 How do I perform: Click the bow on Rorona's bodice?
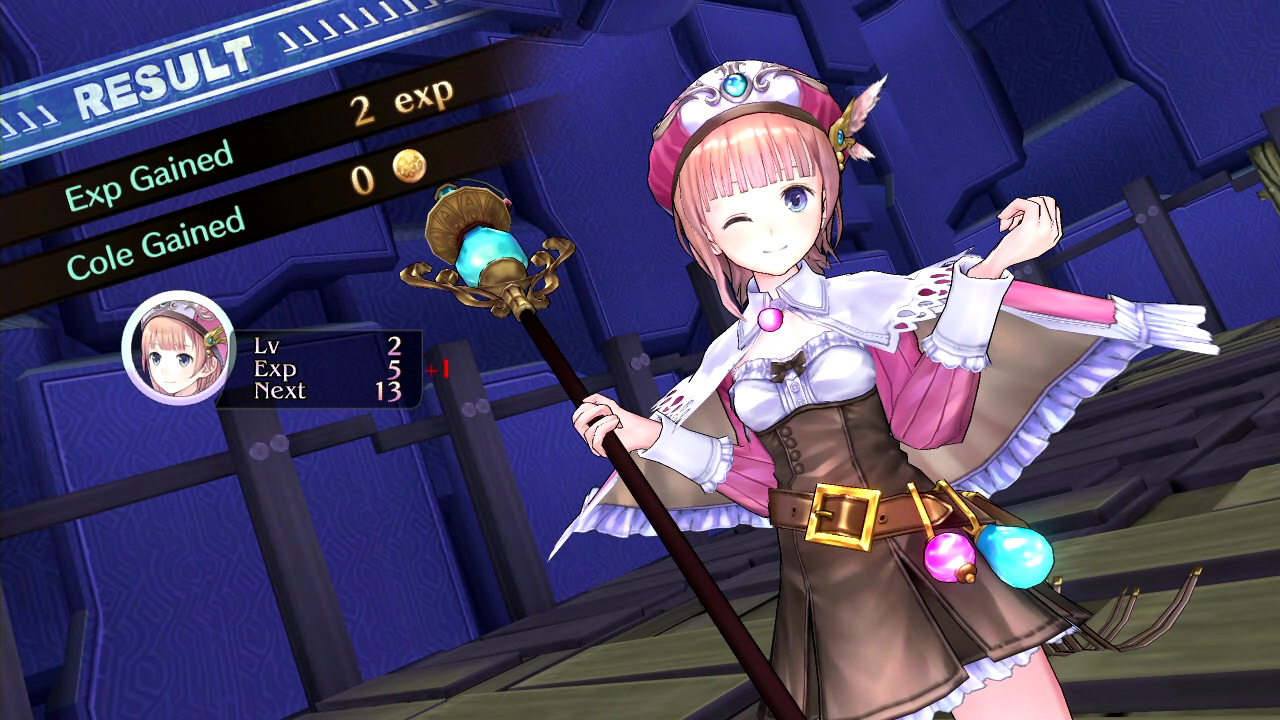(787, 366)
